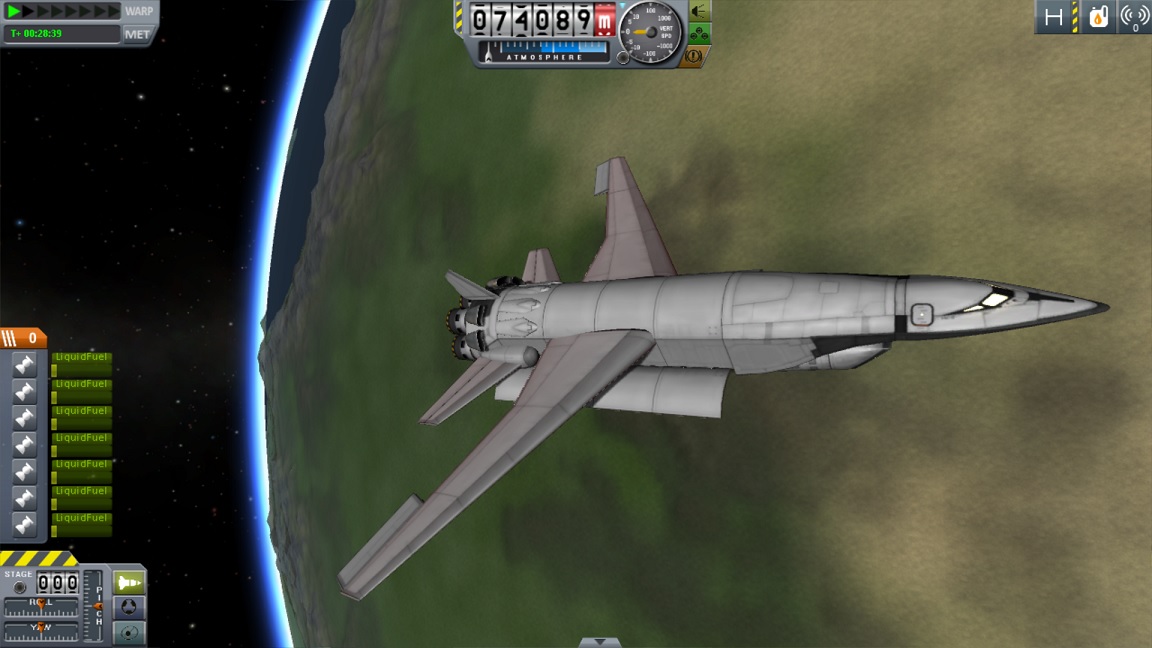Select the bottom engine icon in staging list
Screen dimensions: 1152x648
(x=25, y=525)
